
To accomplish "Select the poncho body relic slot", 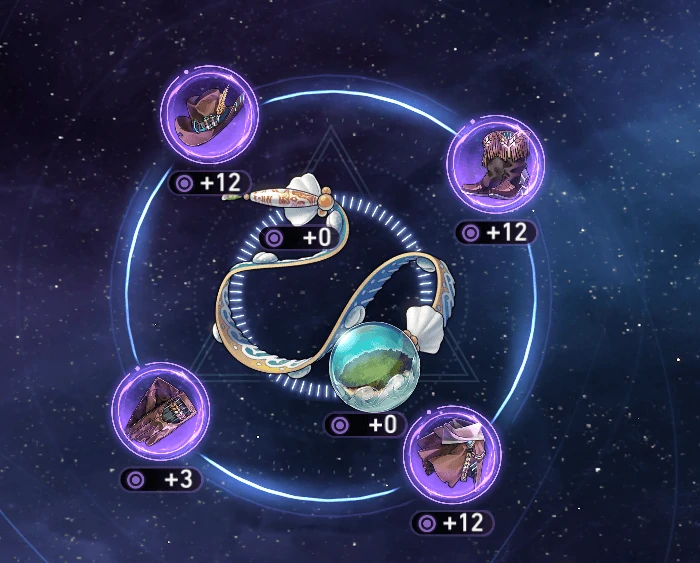I will point(452,455).
